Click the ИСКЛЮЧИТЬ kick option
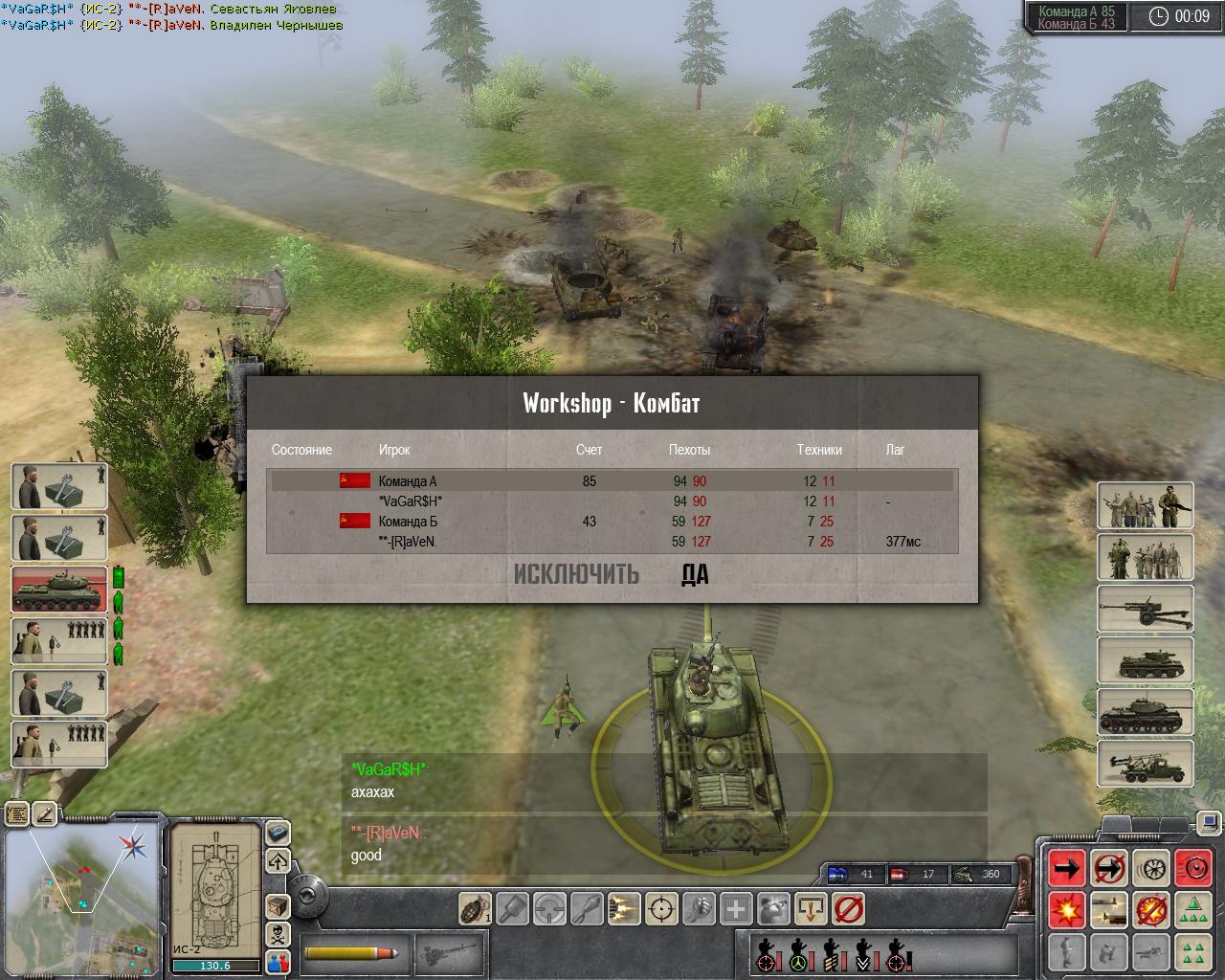The image size is (1225, 980). pyautogui.click(x=576, y=574)
